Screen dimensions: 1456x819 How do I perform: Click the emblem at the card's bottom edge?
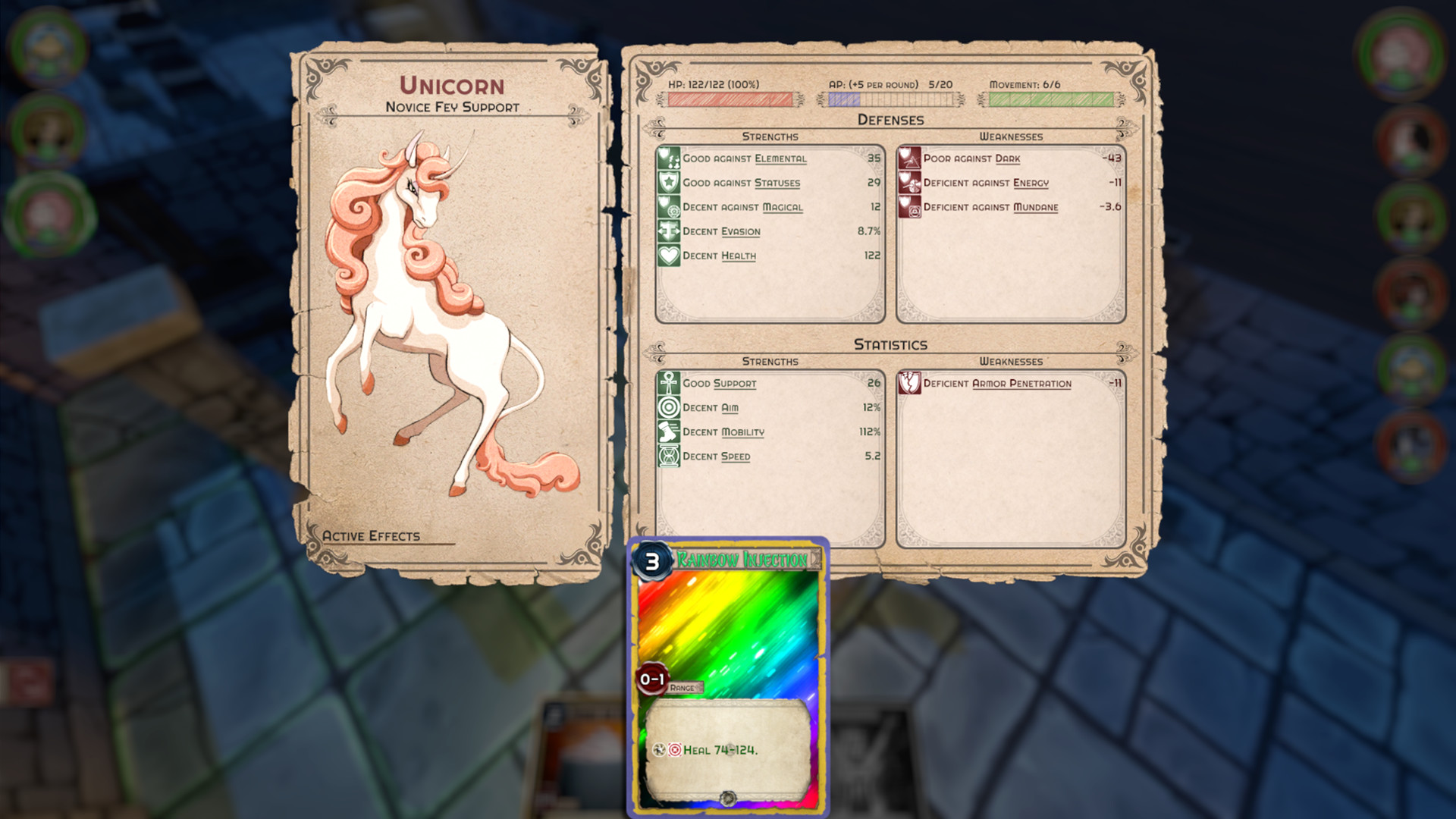click(x=730, y=799)
